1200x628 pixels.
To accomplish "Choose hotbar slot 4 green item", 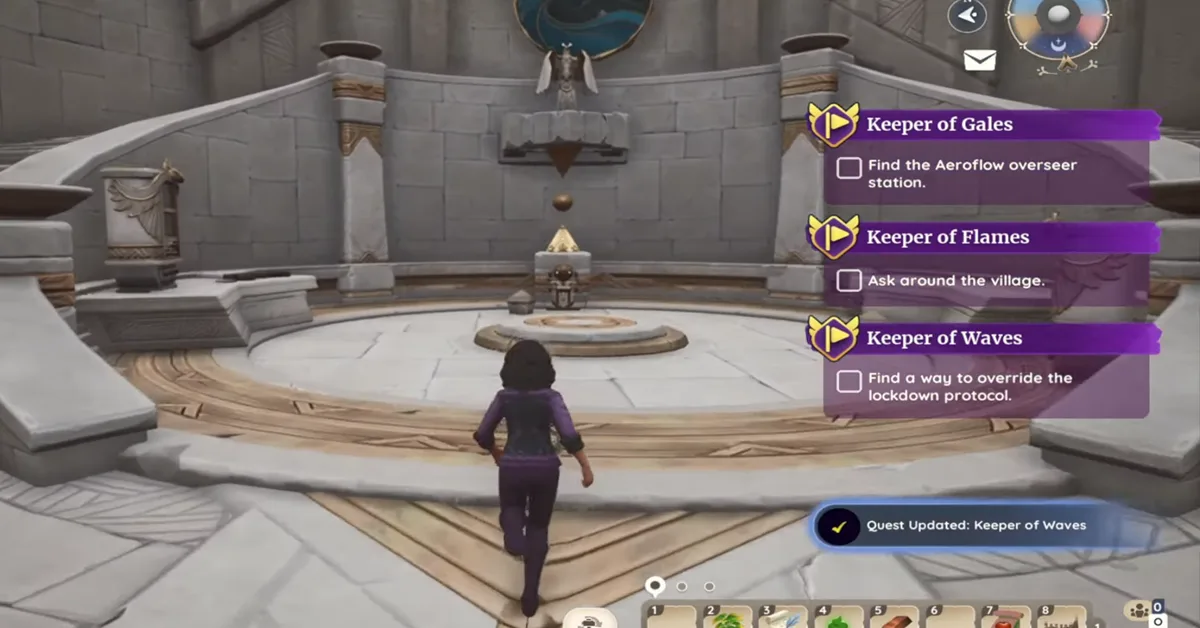I will [838, 618].
